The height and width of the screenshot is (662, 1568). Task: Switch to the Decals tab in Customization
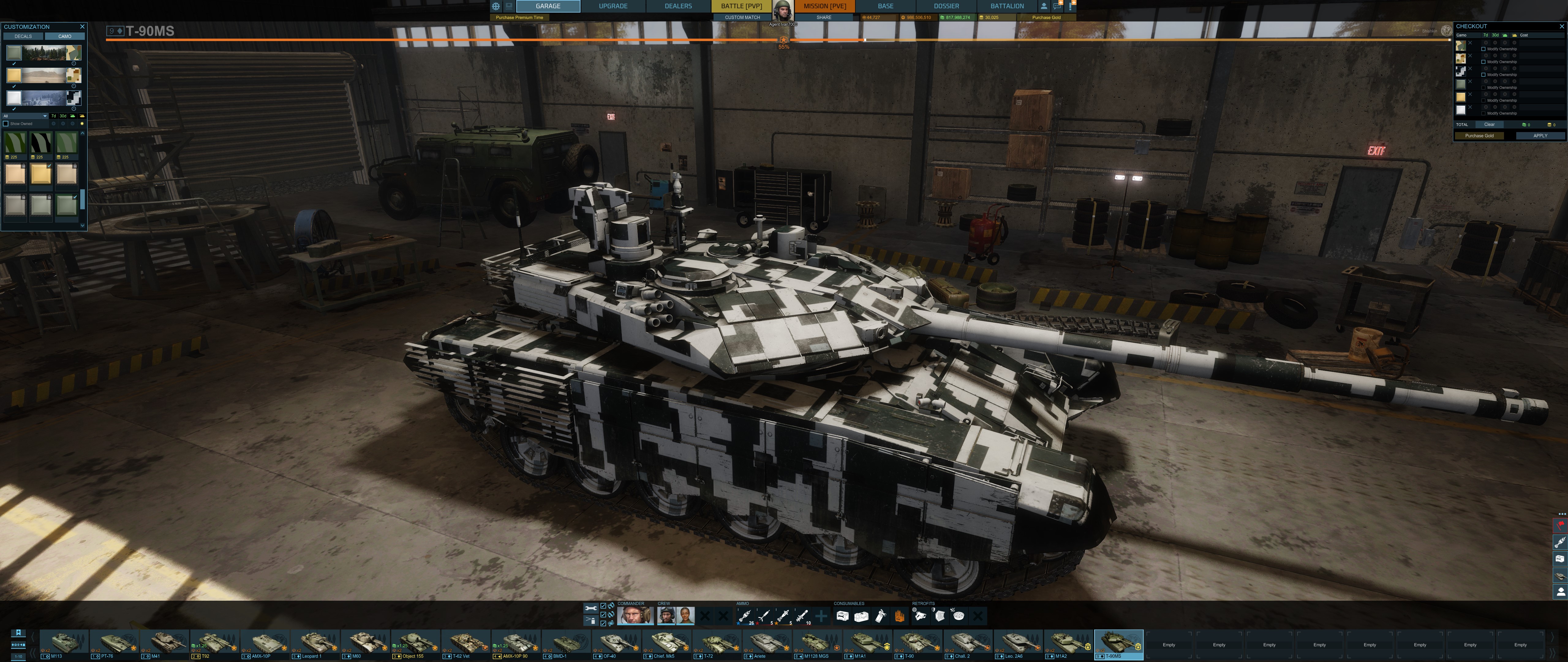tap(23, 36)
